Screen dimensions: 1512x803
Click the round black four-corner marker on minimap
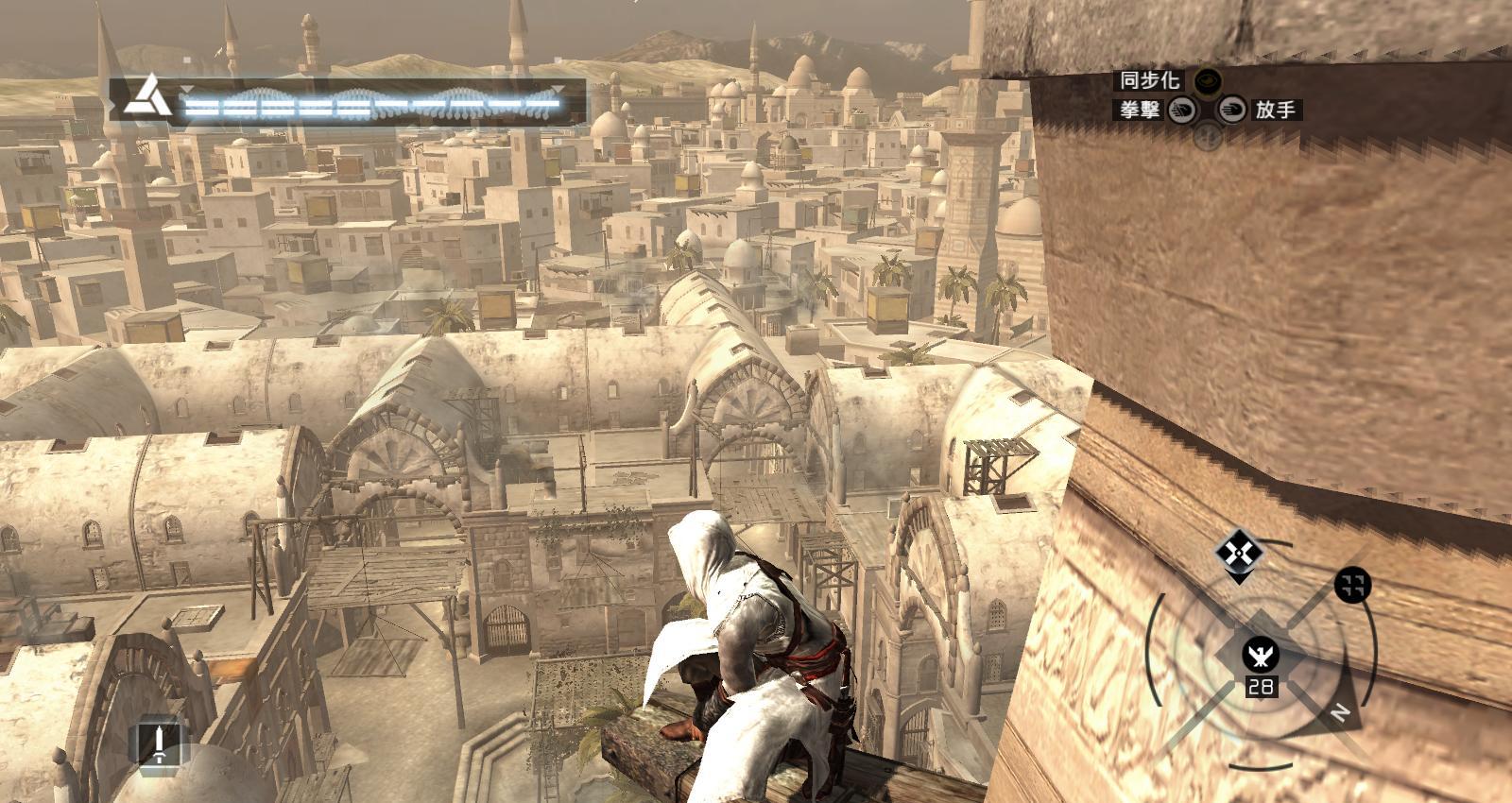coord(1352,586)
